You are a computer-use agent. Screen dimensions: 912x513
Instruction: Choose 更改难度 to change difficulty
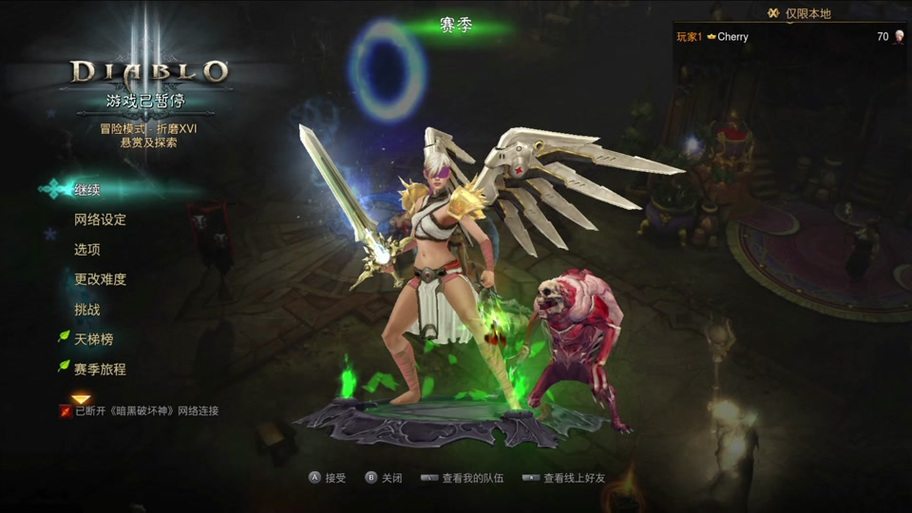click(100, 280)
